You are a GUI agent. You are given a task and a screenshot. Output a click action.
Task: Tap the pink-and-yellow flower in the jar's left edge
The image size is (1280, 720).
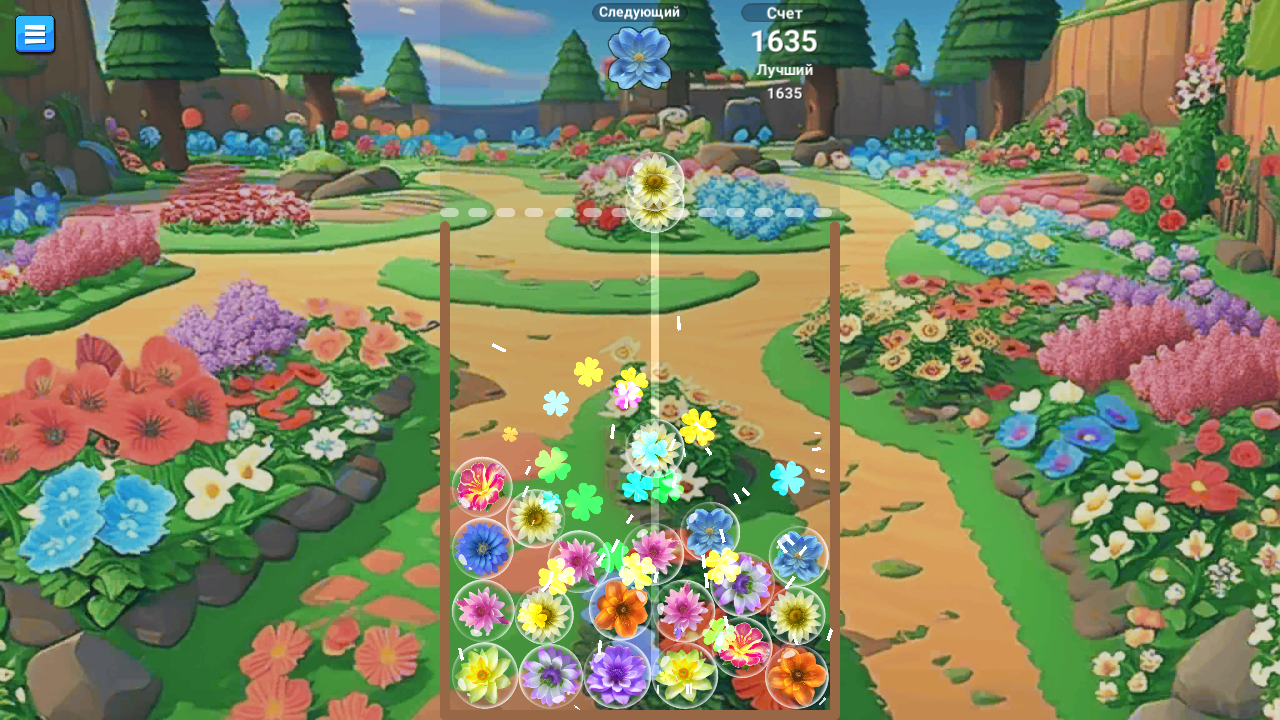(x=483, y=486)
